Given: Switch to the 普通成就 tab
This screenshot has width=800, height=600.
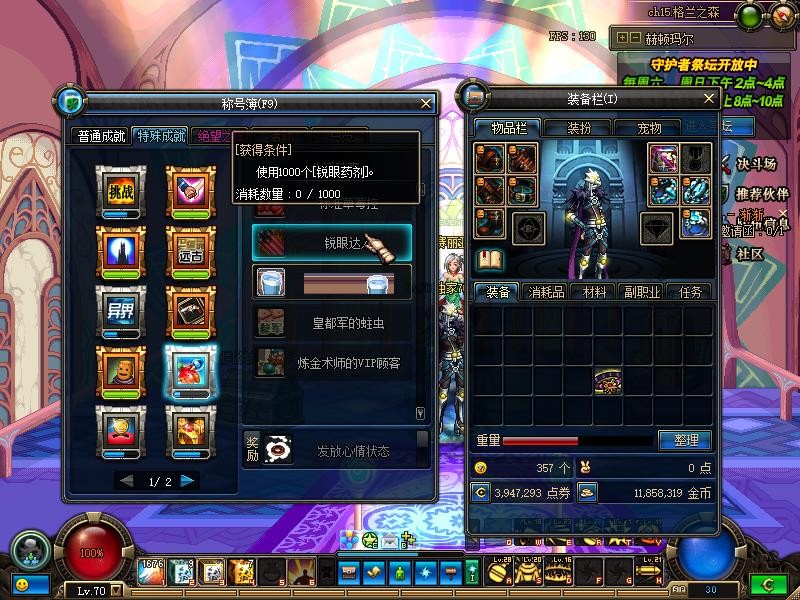Looking at the screenshot, I should coord(103,137).
